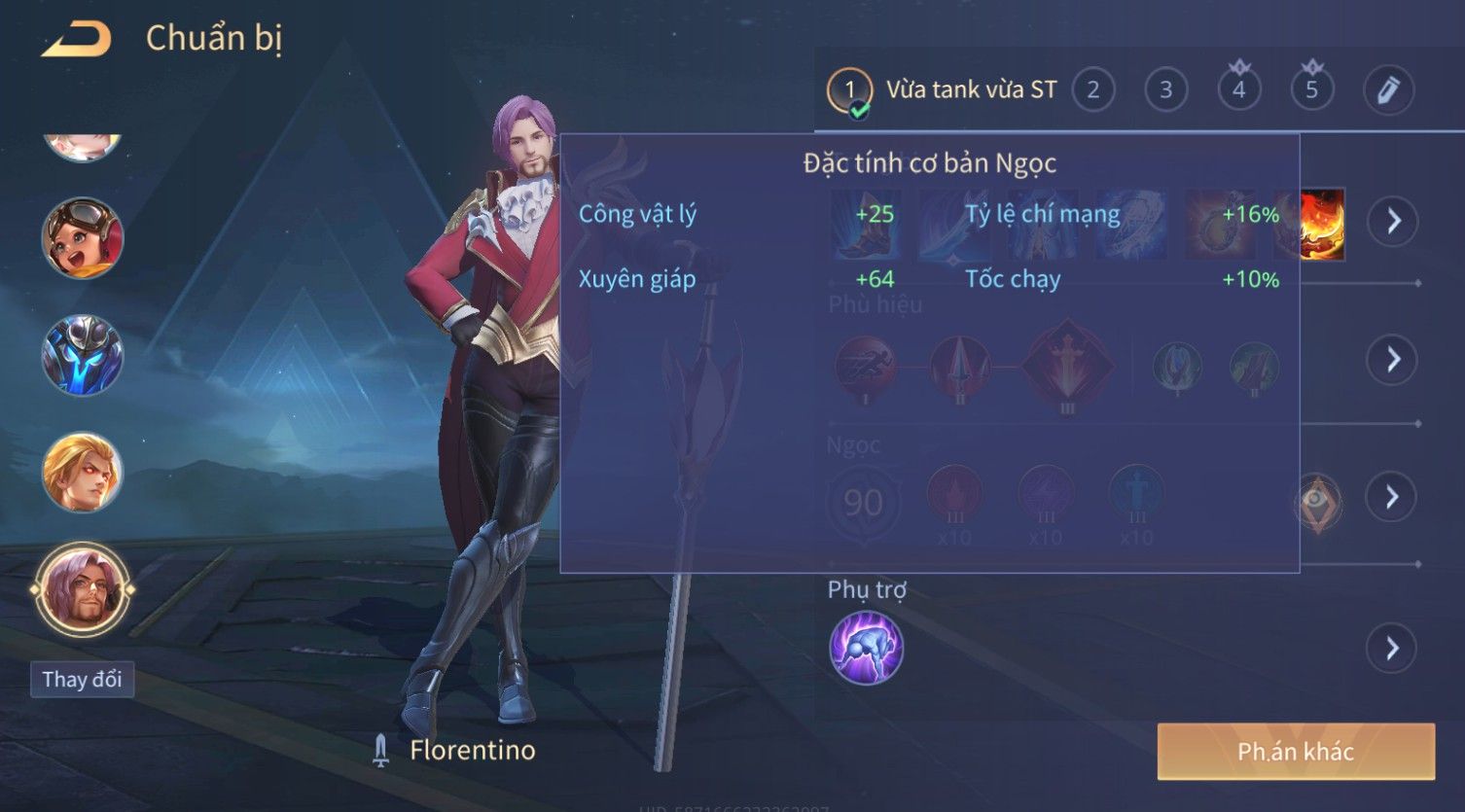
Task: Open the Ngọc rune page arrow
Action: coord(1393,497)
